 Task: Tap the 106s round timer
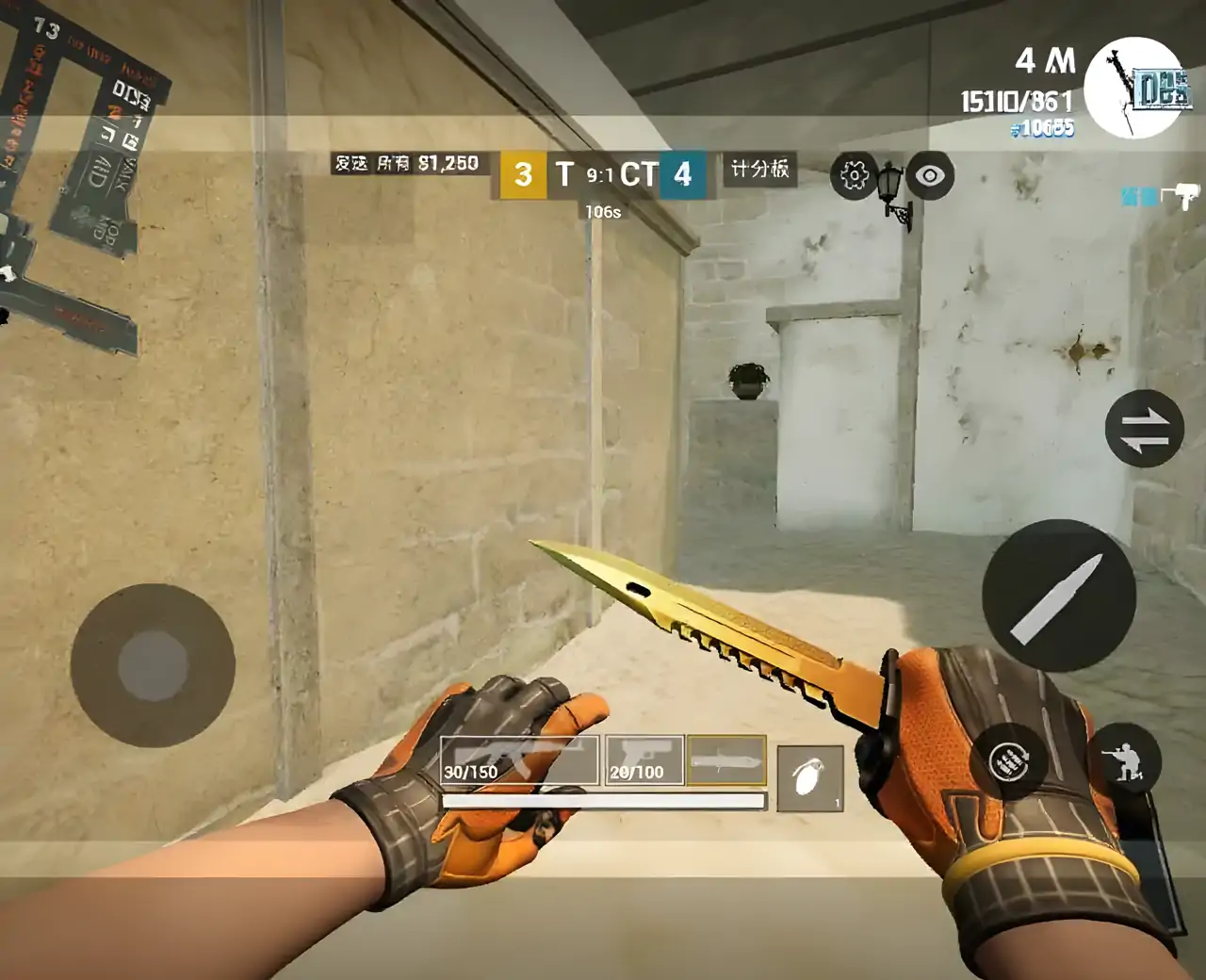point(600,214)
